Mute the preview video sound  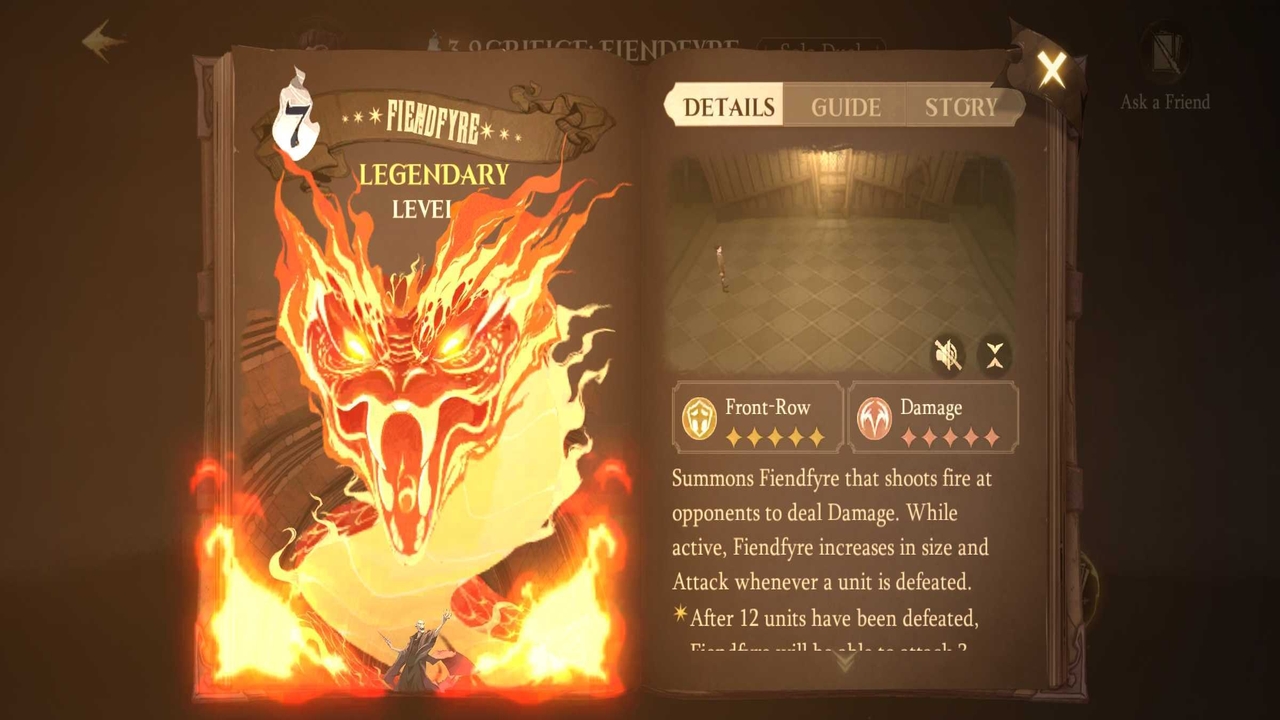[950, 354]
